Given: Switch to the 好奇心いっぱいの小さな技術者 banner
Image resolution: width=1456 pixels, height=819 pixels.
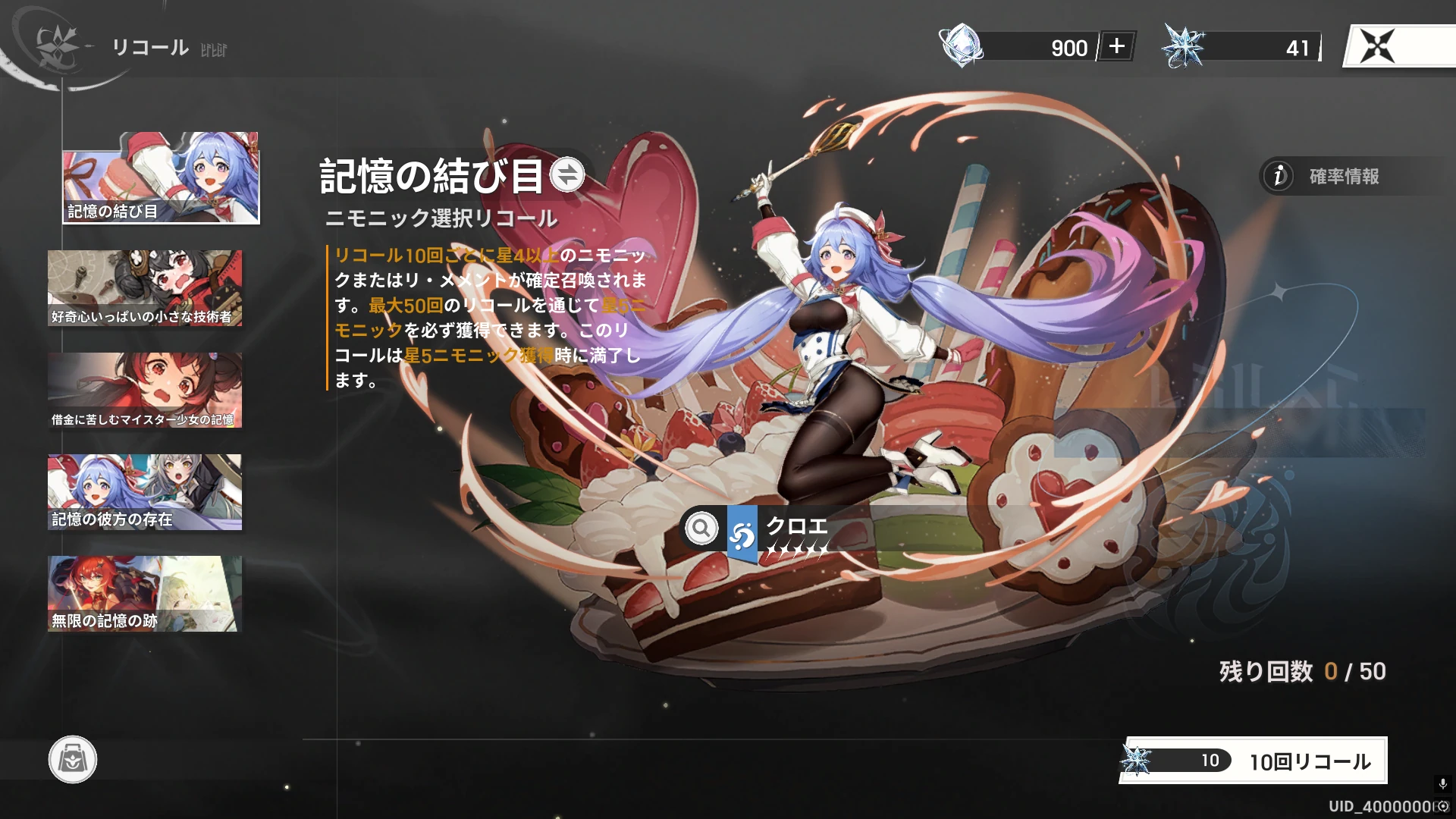Looking at the screenshot, I should 145,288.
